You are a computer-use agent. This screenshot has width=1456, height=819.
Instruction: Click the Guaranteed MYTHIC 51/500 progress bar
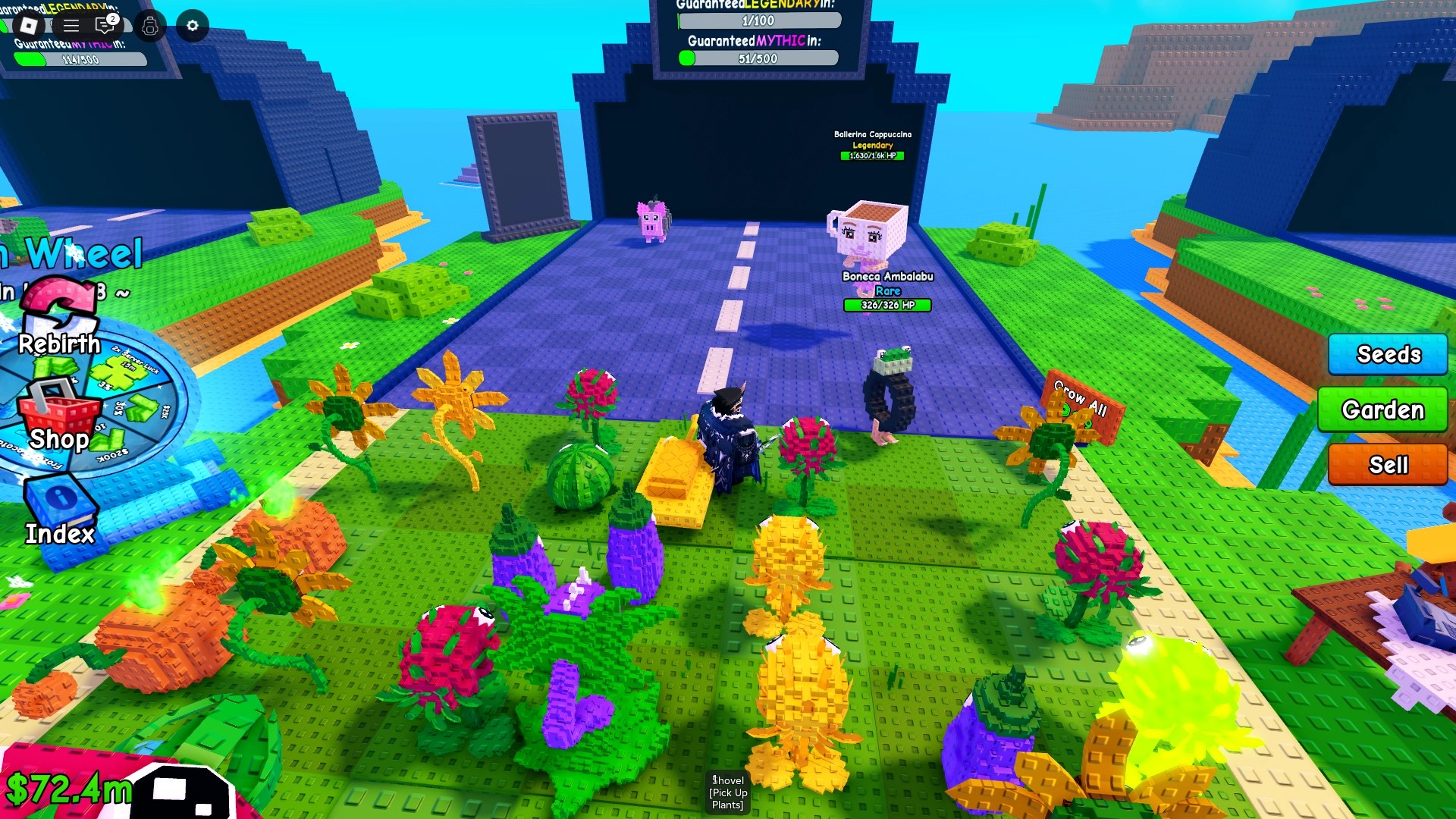pos(758,58)
